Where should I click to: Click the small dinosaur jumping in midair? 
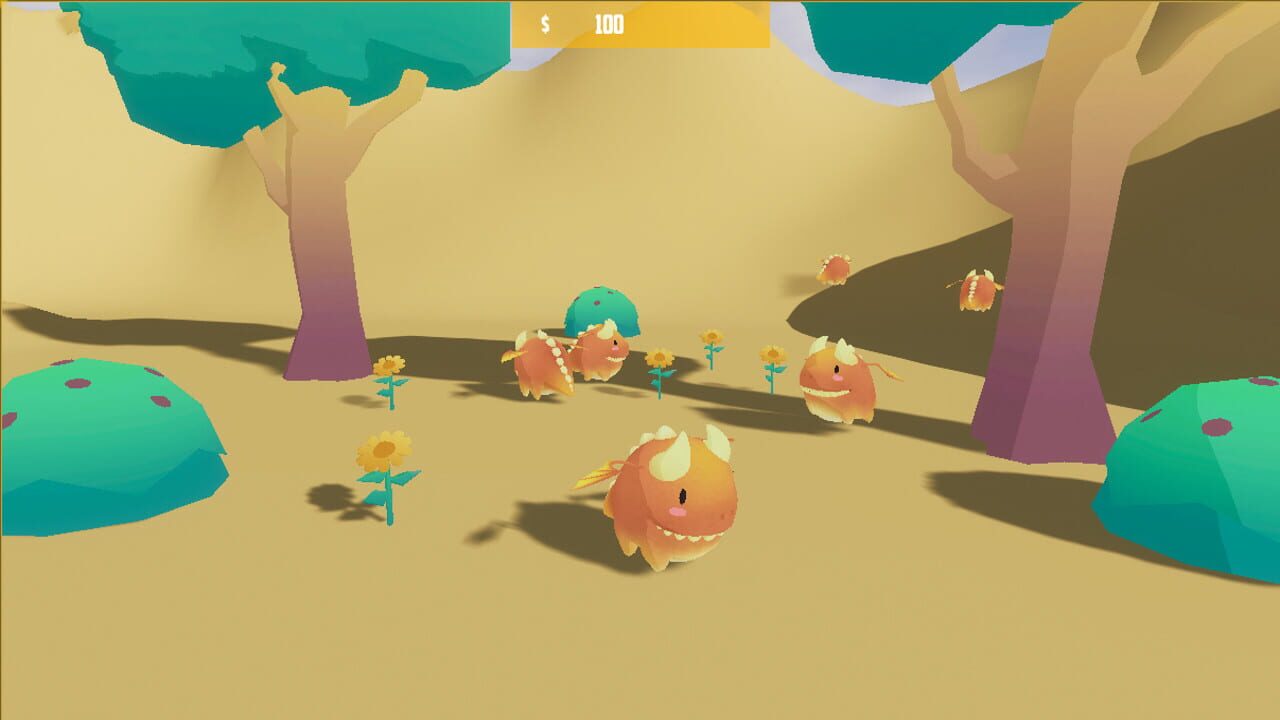pyautogui.click(x=832, y=267)
